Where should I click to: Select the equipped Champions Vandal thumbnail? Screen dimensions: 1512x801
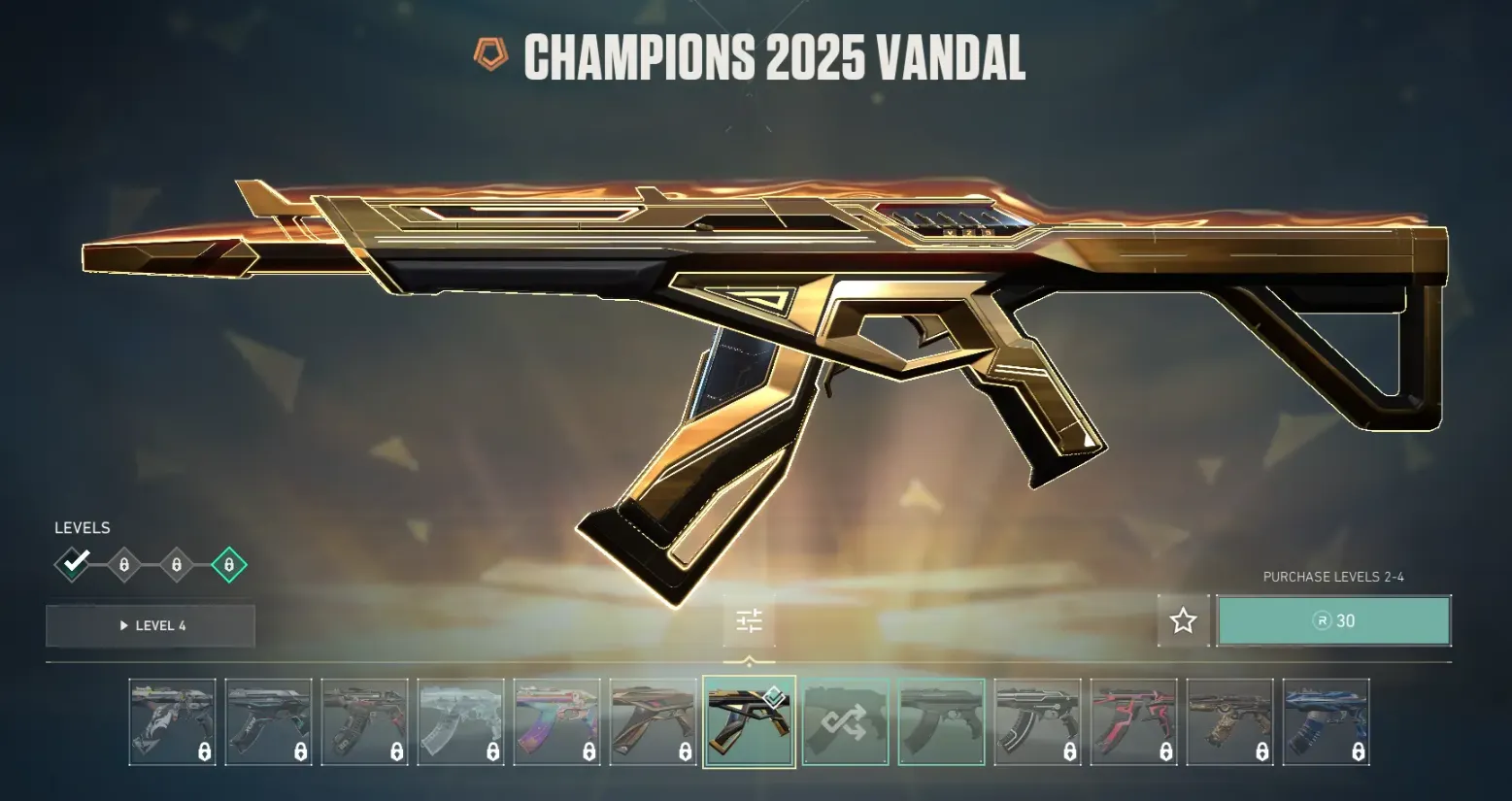point(749,722)
